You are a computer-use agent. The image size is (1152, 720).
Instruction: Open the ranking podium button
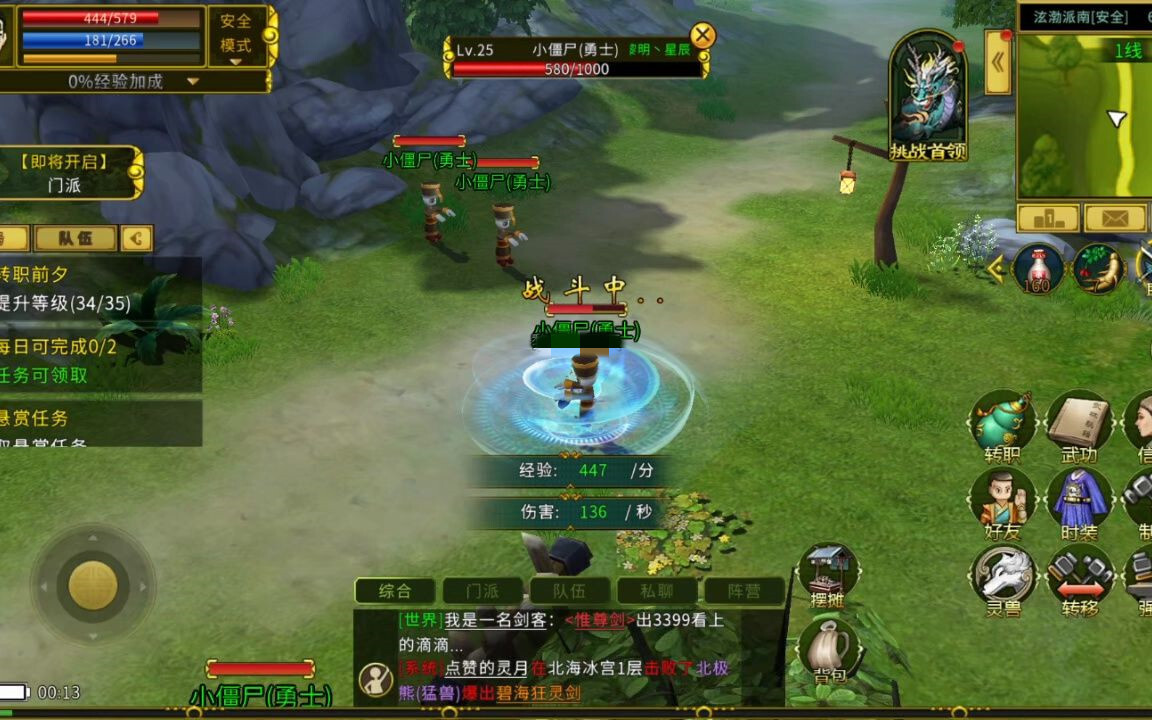(1048, 218)
